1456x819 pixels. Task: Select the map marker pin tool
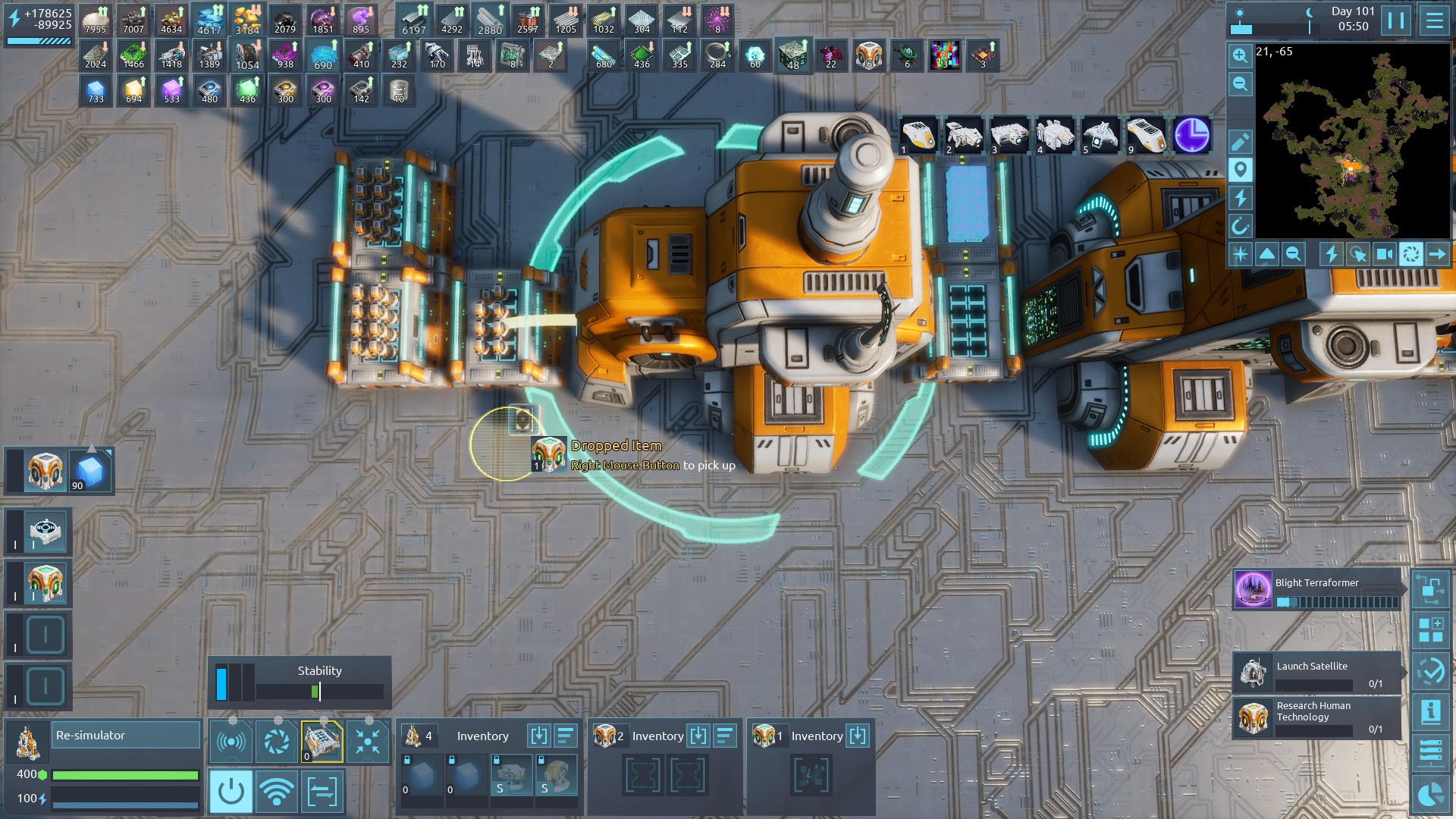[1240, 170]
